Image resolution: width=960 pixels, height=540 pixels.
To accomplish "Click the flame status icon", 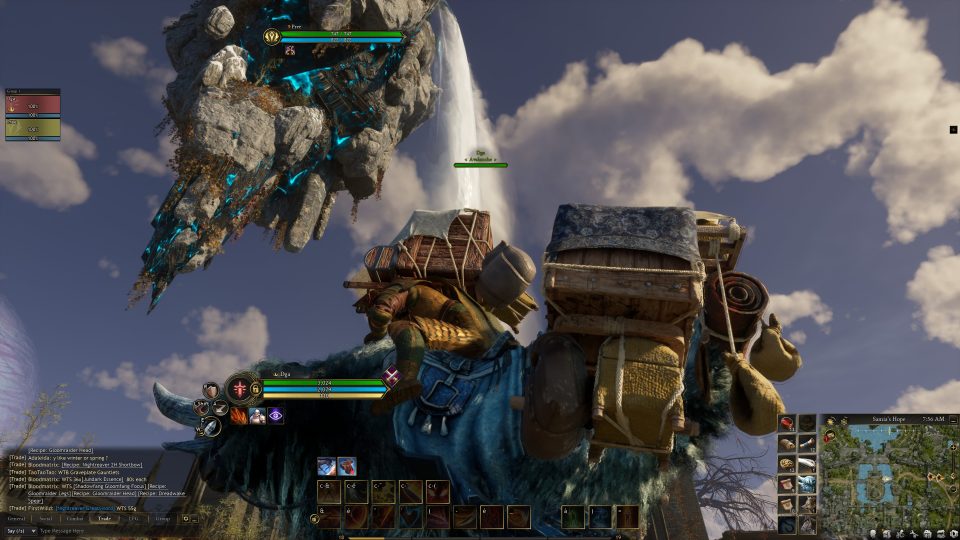I will (239, 414).
